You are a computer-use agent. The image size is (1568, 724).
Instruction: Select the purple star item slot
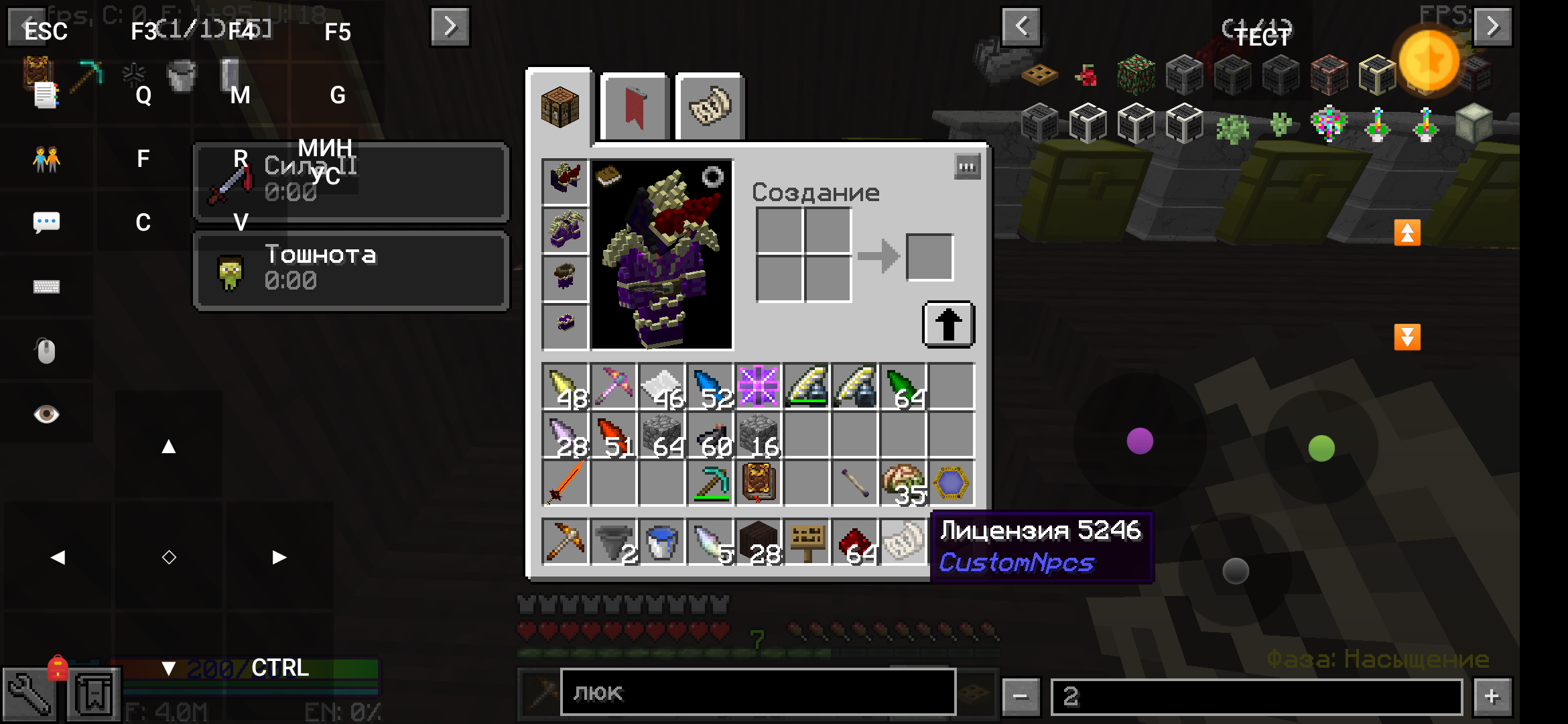pyautogui.click(x=758, y=387)
